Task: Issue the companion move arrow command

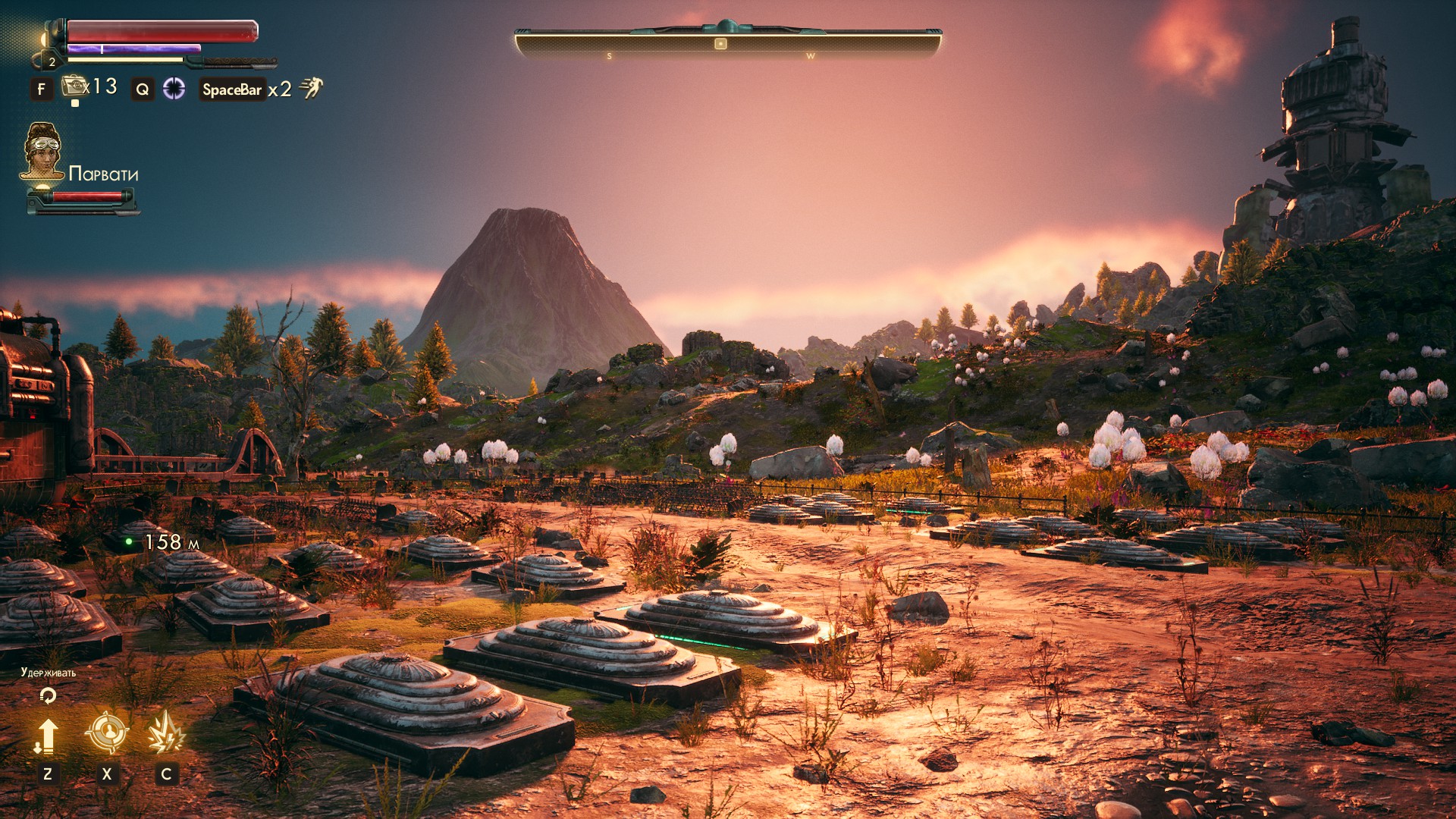Action: (x=47, y=736)
